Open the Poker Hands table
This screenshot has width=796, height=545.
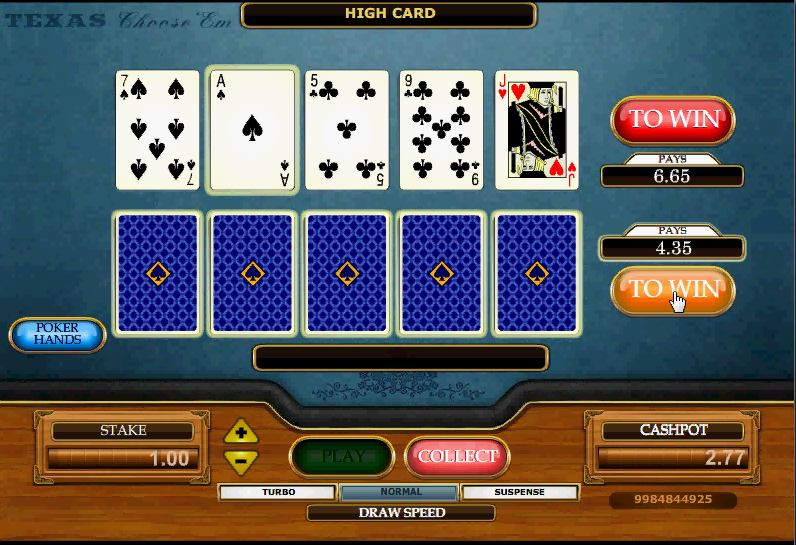tap(58, 335)
